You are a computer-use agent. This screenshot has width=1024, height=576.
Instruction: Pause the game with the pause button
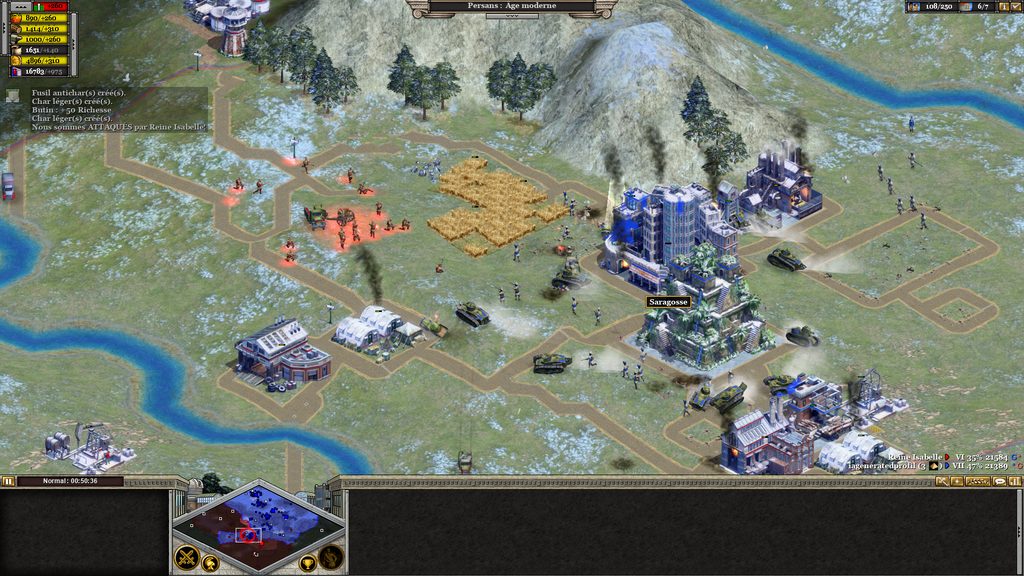(x=9, y=481)
